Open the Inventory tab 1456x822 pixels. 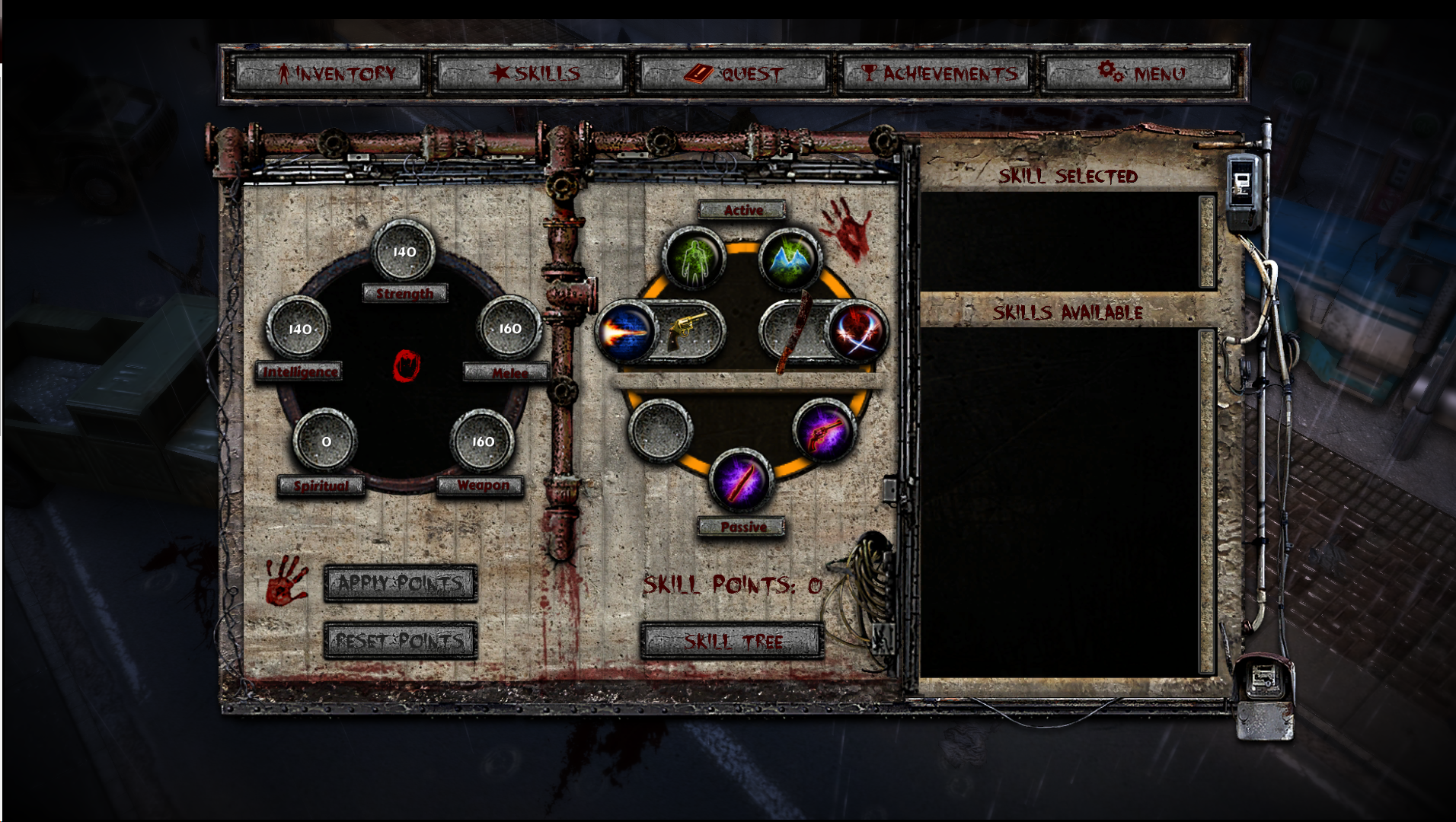[x=328, y=74]
